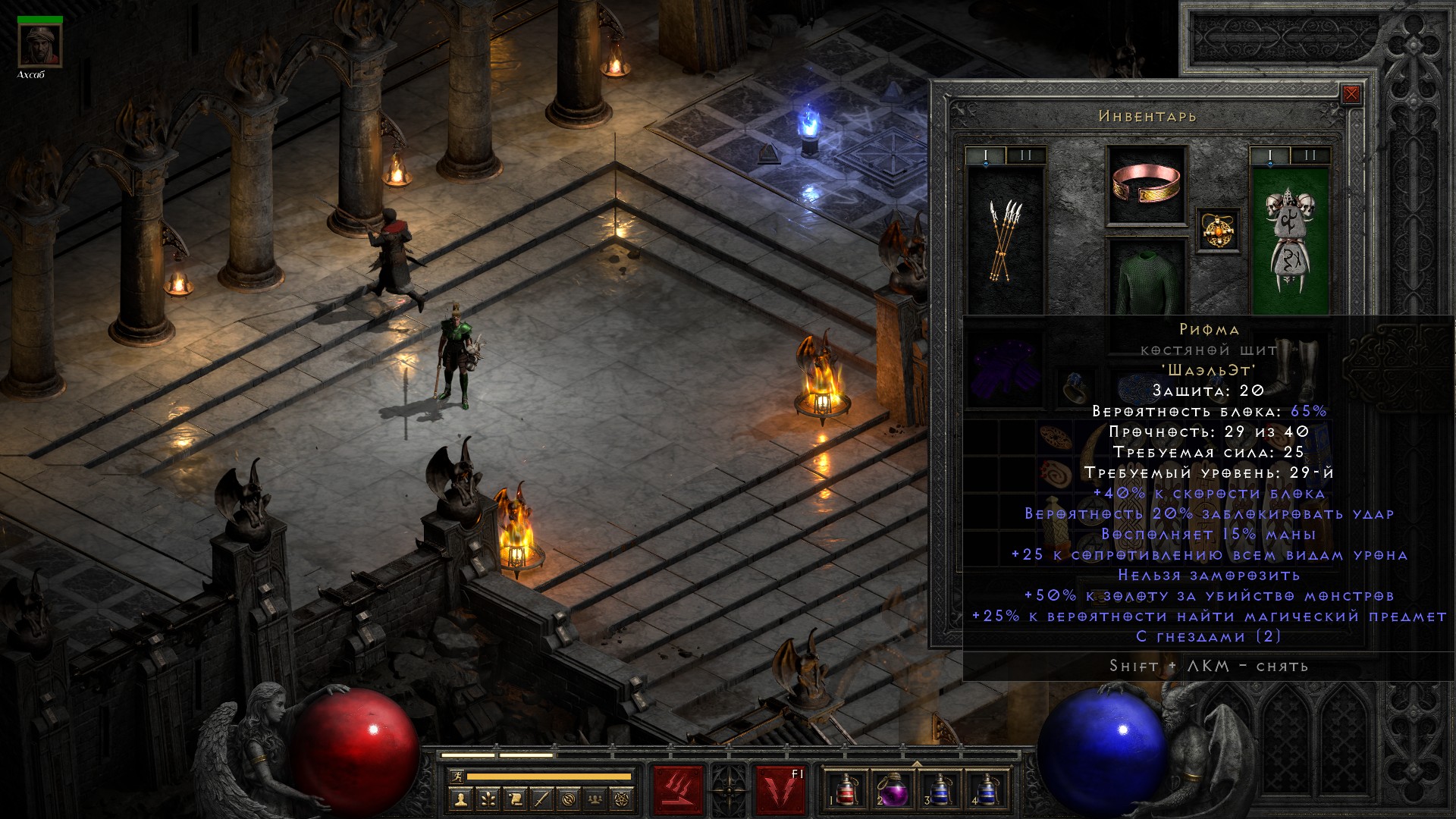
Task: Use the red health potion in belt slot 1
Action: [x=843, y=790]
